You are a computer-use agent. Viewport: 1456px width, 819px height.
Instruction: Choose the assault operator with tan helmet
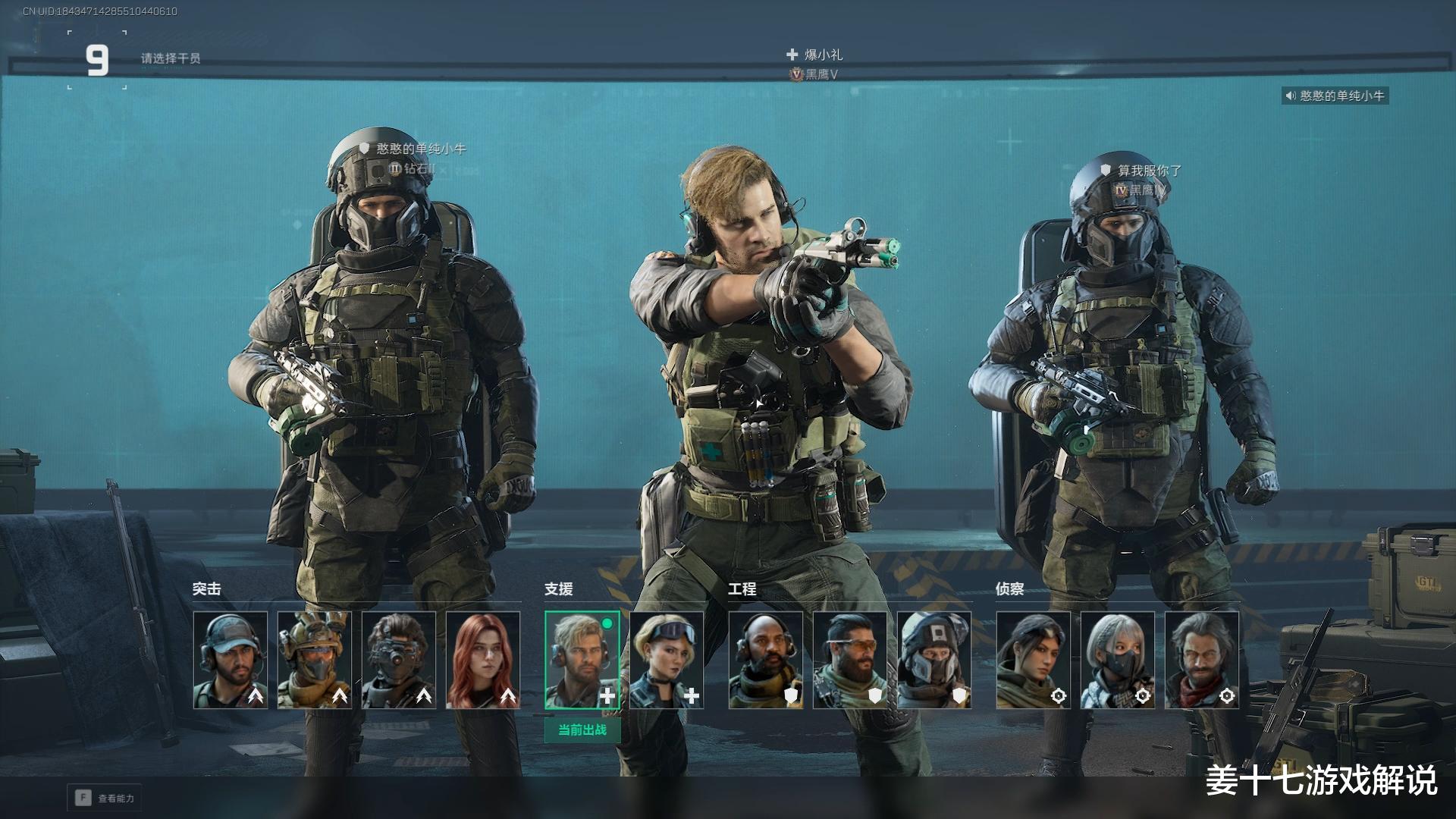[x=315, y=660]
